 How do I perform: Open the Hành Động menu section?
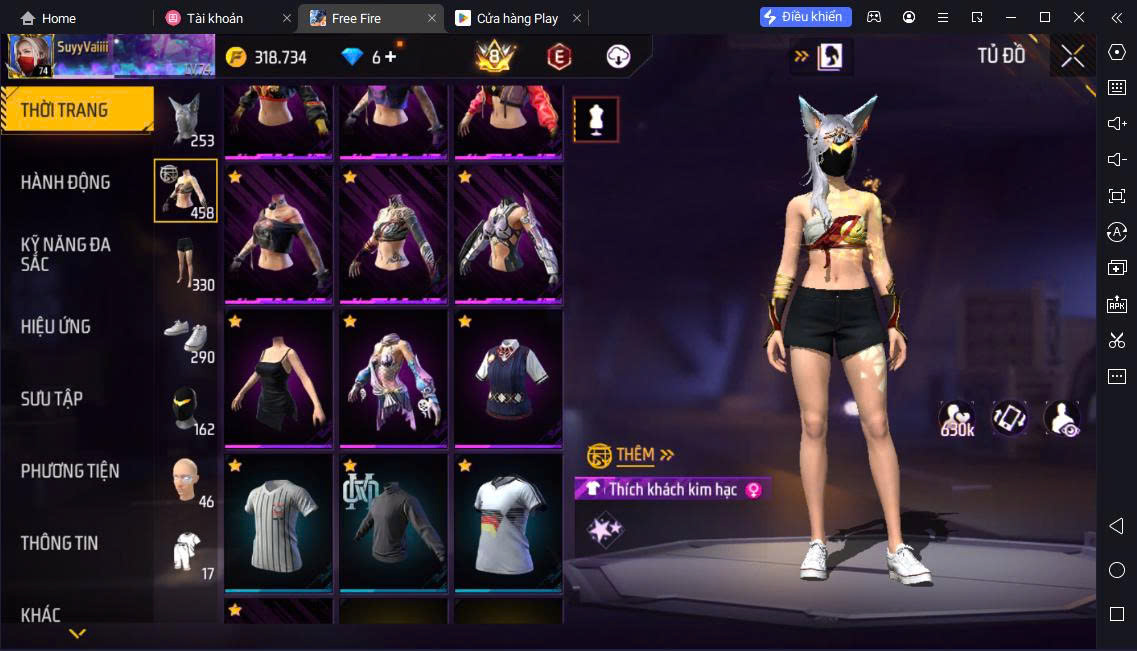[66, 182]
